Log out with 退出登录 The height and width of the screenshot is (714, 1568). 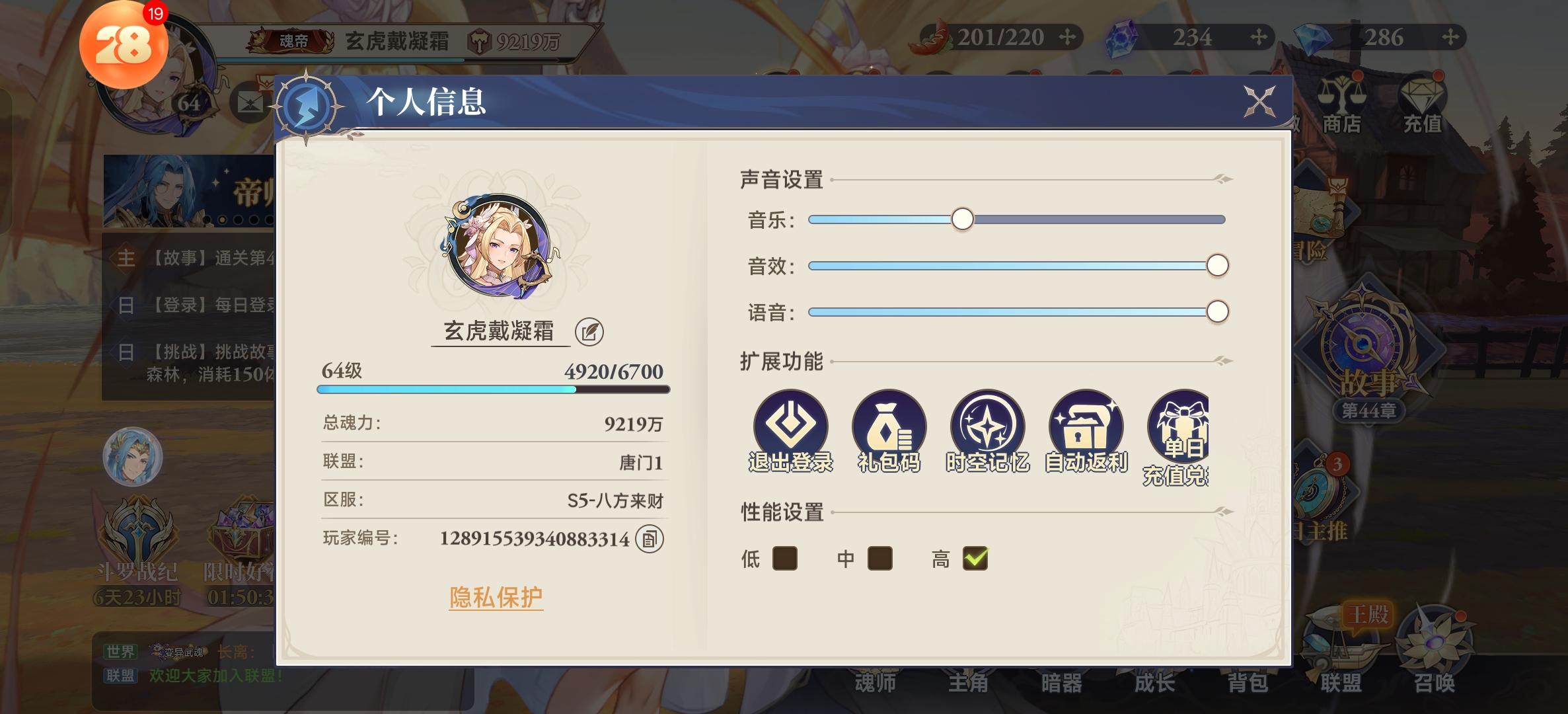pos(790,431)
